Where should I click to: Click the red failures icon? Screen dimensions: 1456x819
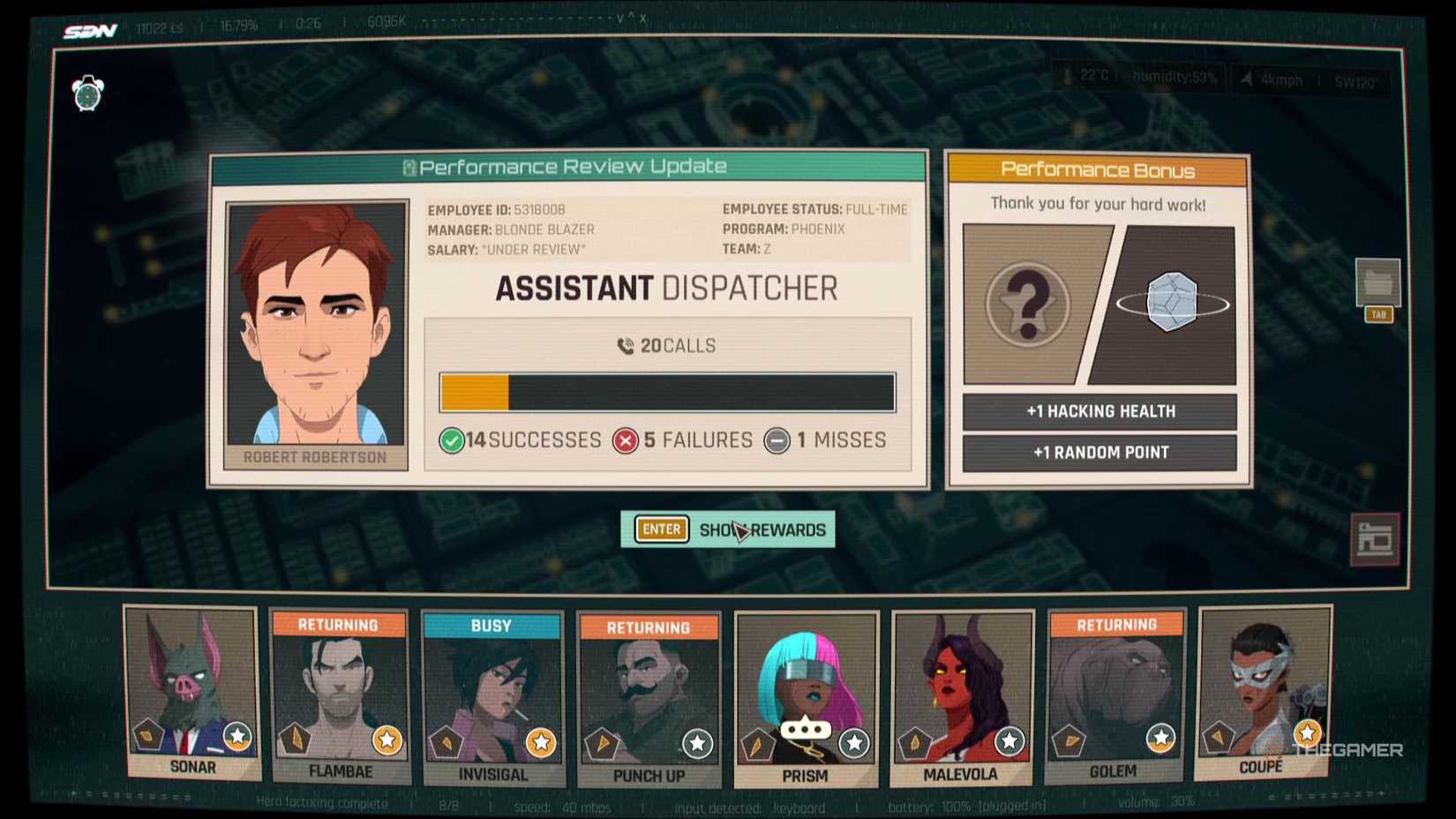coord(627,440)
